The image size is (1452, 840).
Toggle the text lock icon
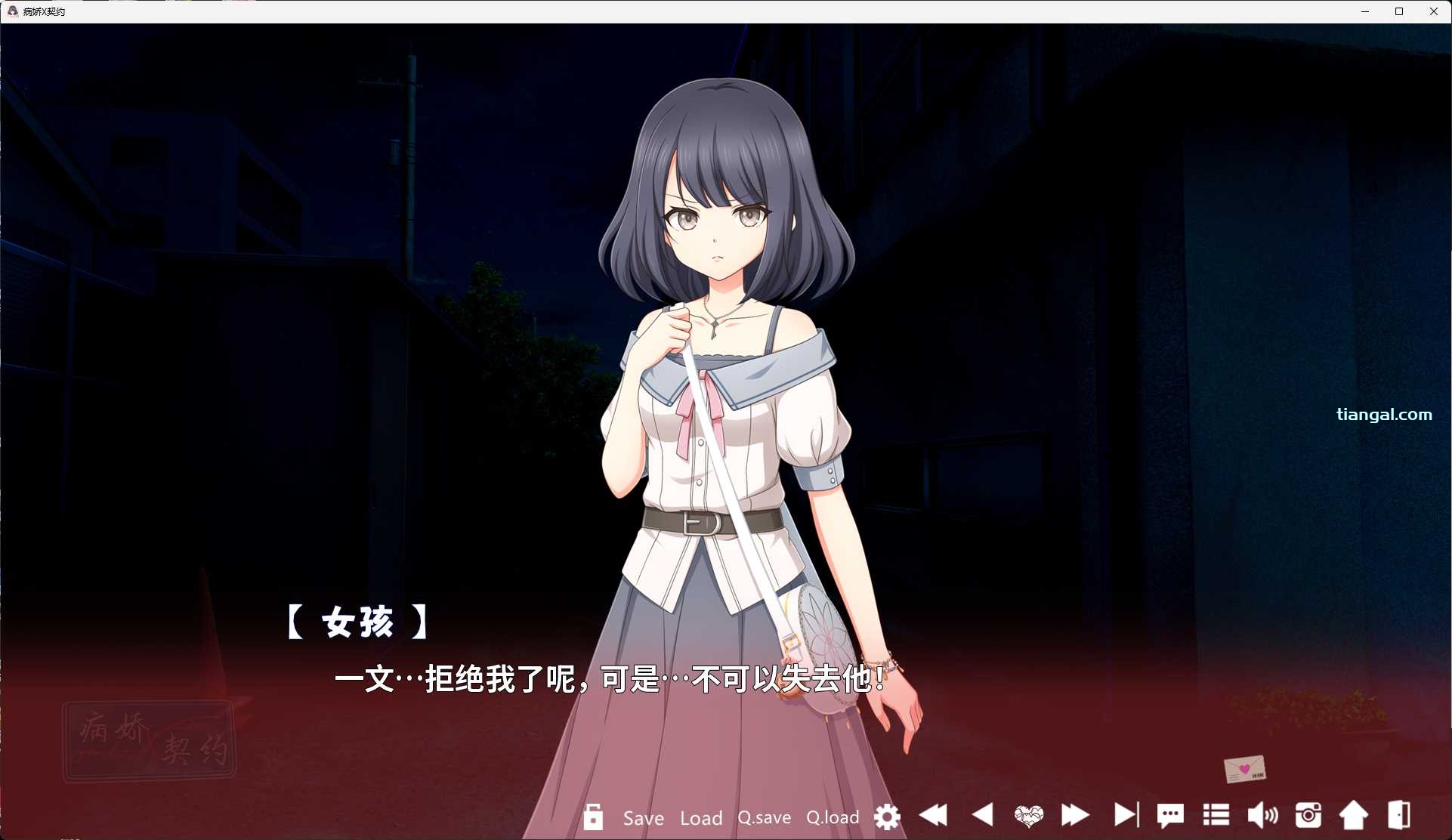594,817
